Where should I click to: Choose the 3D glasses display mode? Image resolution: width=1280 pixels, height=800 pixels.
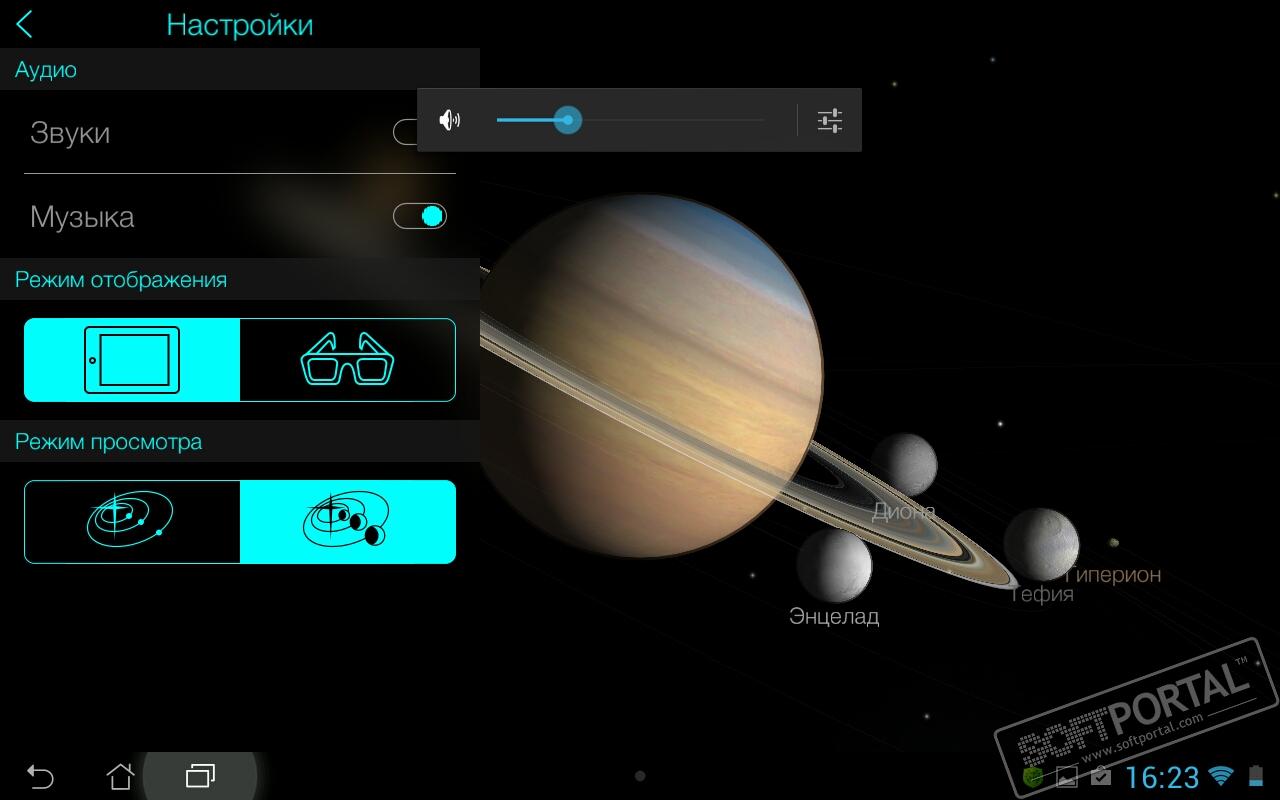[348, 360]
